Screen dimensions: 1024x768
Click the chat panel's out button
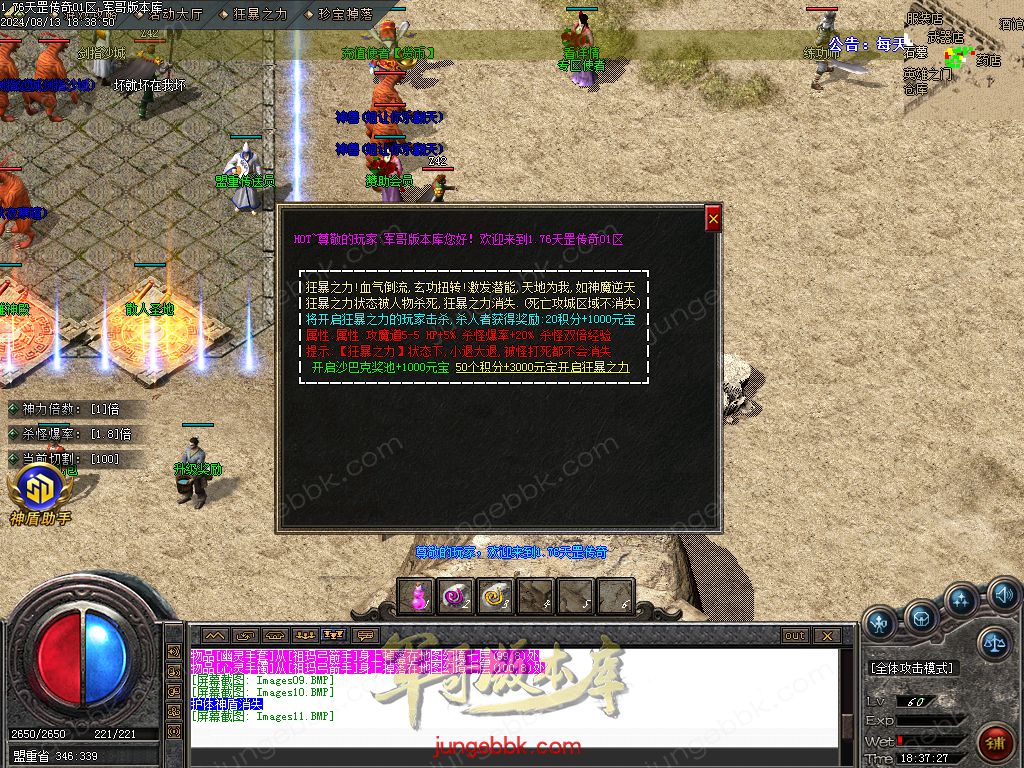click(x=795, y=635)
